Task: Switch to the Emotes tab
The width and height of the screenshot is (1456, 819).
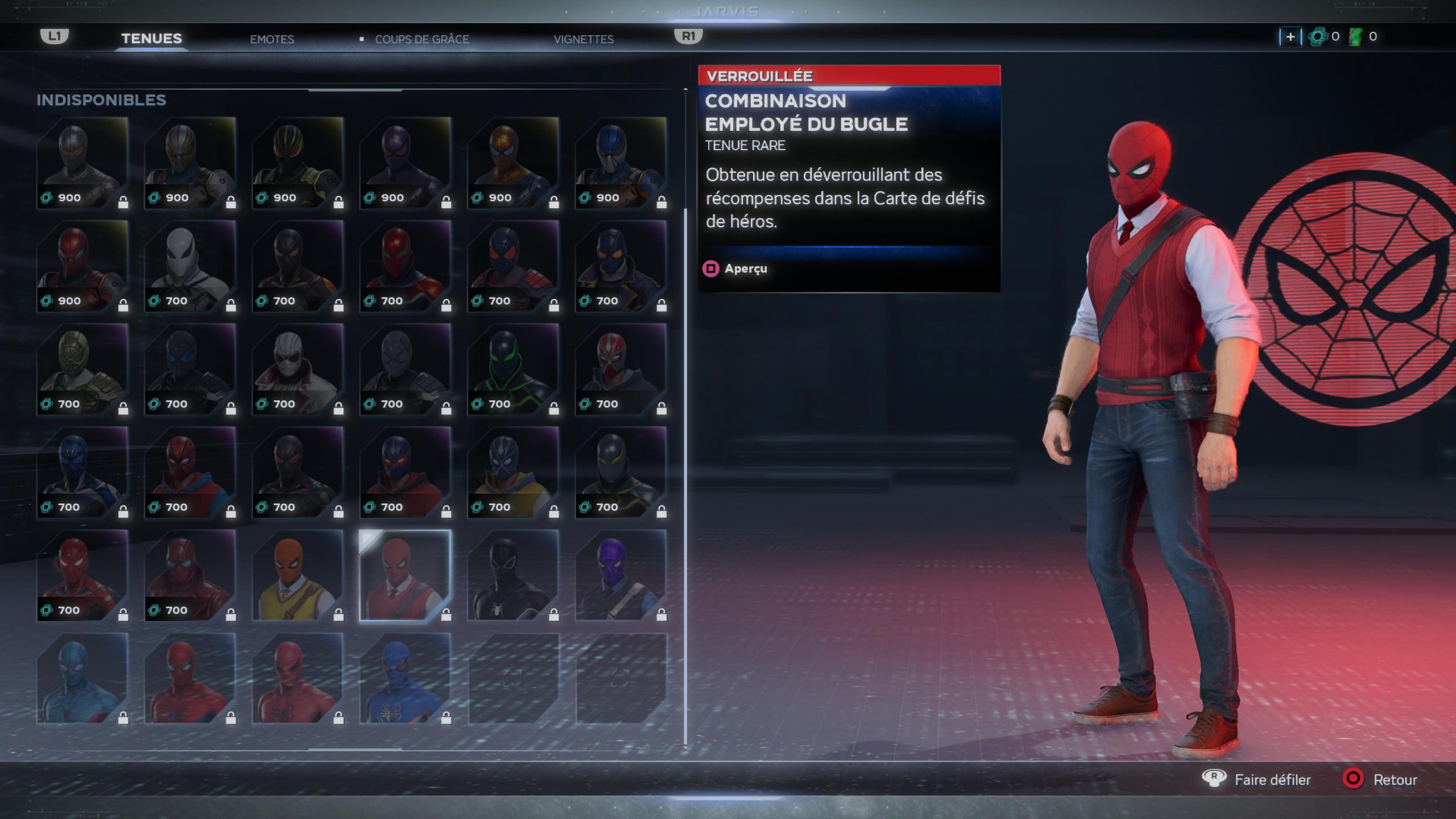Action: point(272,39)
